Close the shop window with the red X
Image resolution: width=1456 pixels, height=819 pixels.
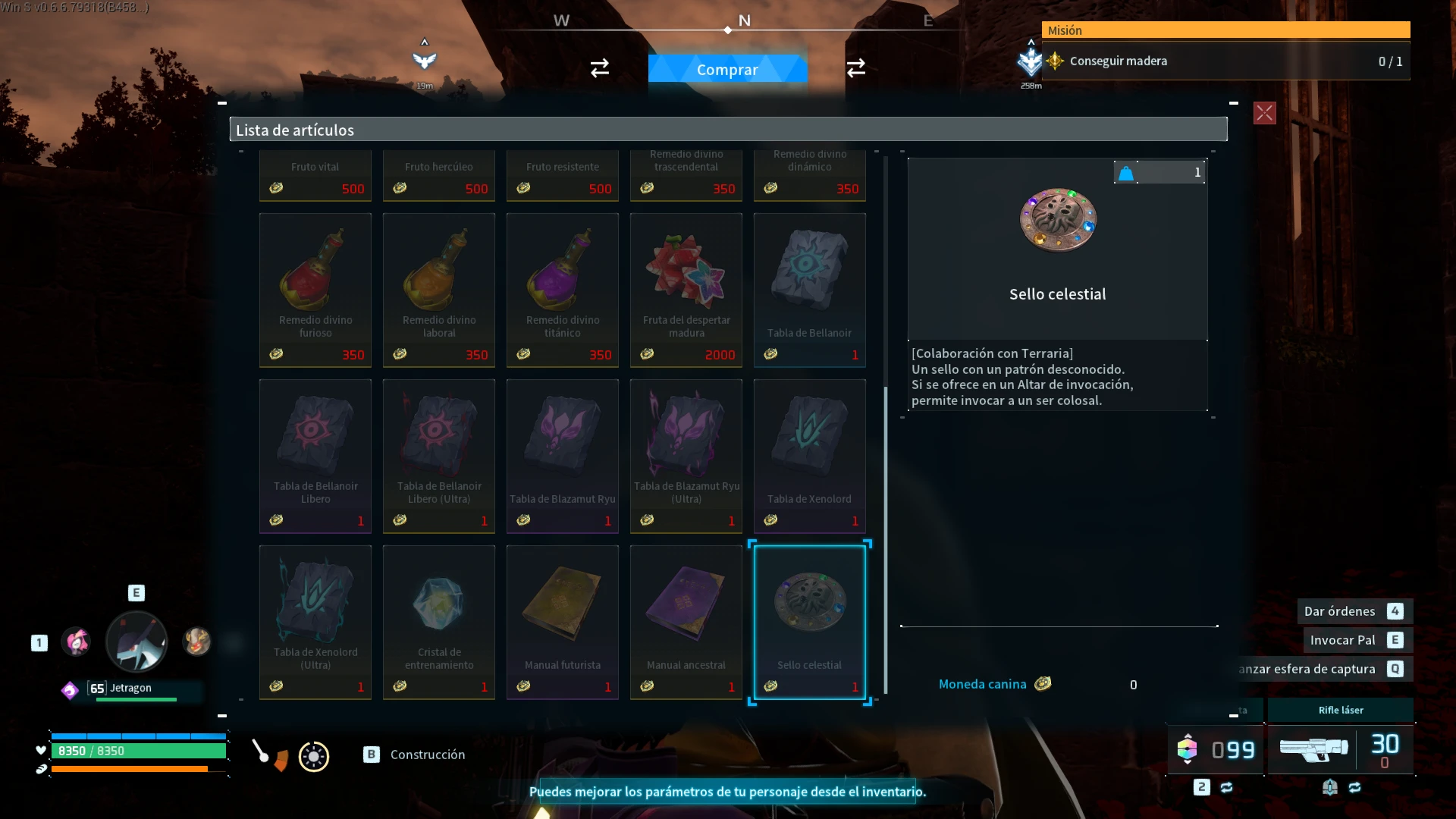coord(1264,113)
